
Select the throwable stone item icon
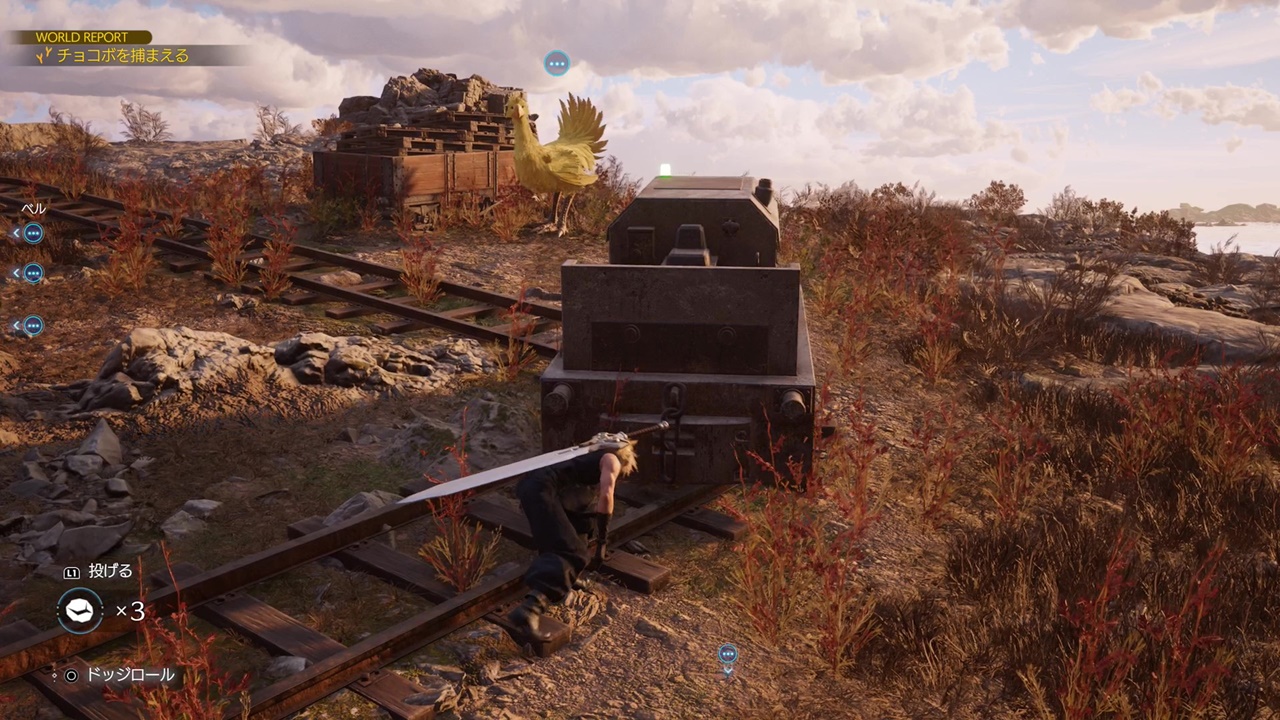[79, 610]
